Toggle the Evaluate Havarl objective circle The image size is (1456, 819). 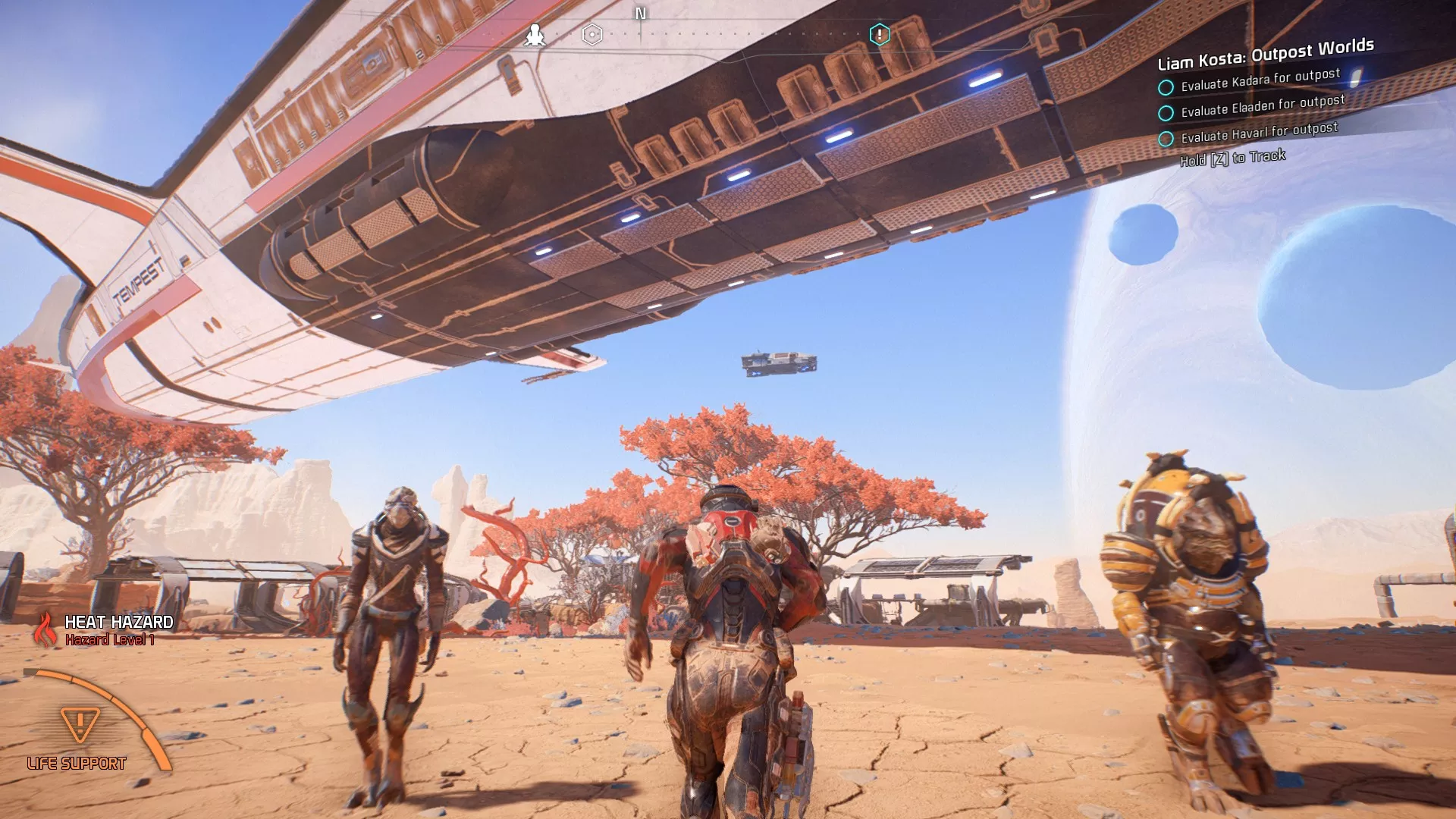[x=1166, y=140]
